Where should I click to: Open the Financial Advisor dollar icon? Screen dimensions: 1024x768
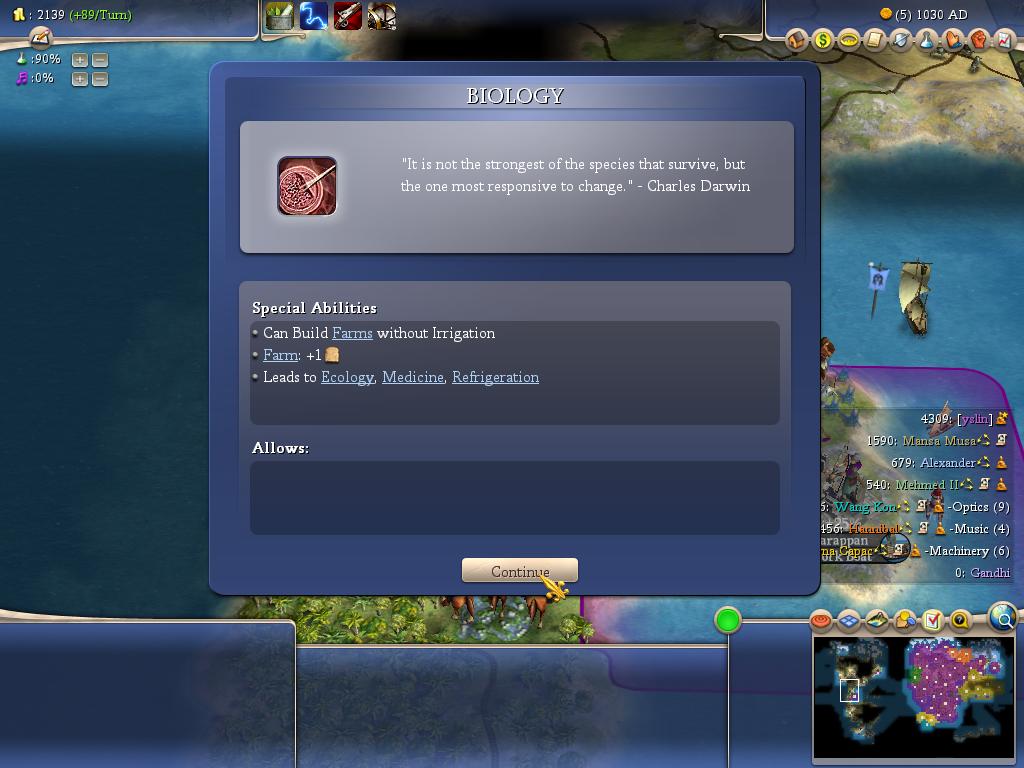[x=823, y=41]
